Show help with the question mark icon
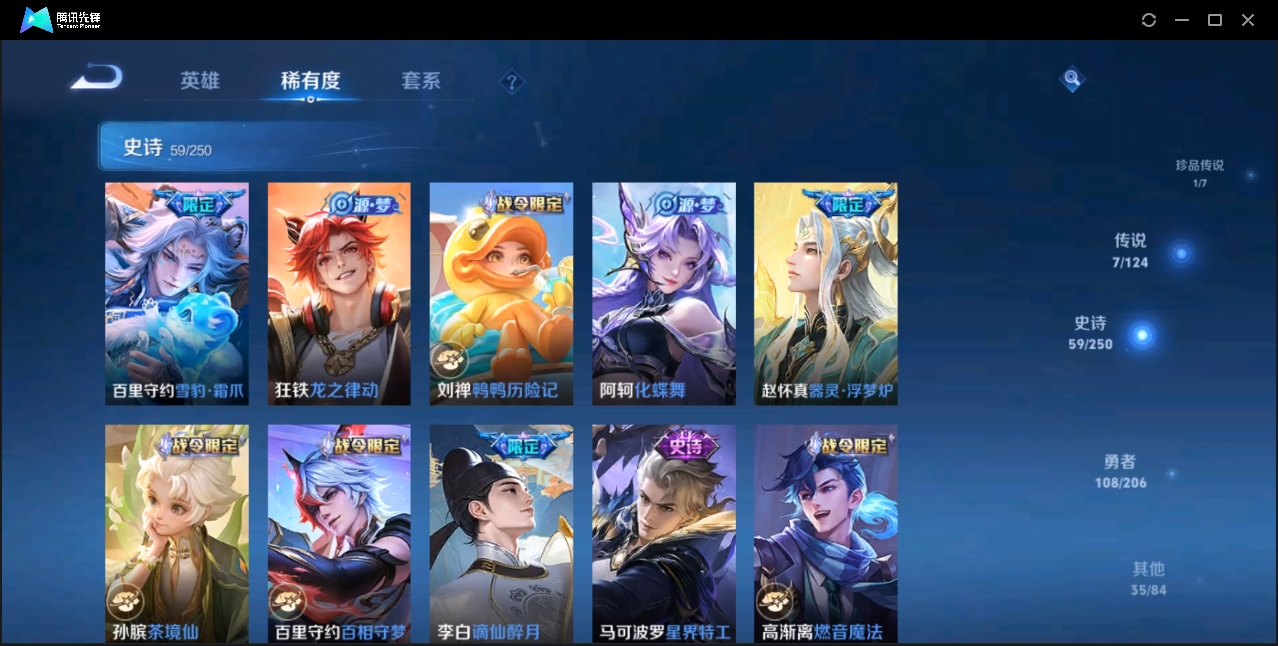This screenshot has height=646, width=1278. 512,82
